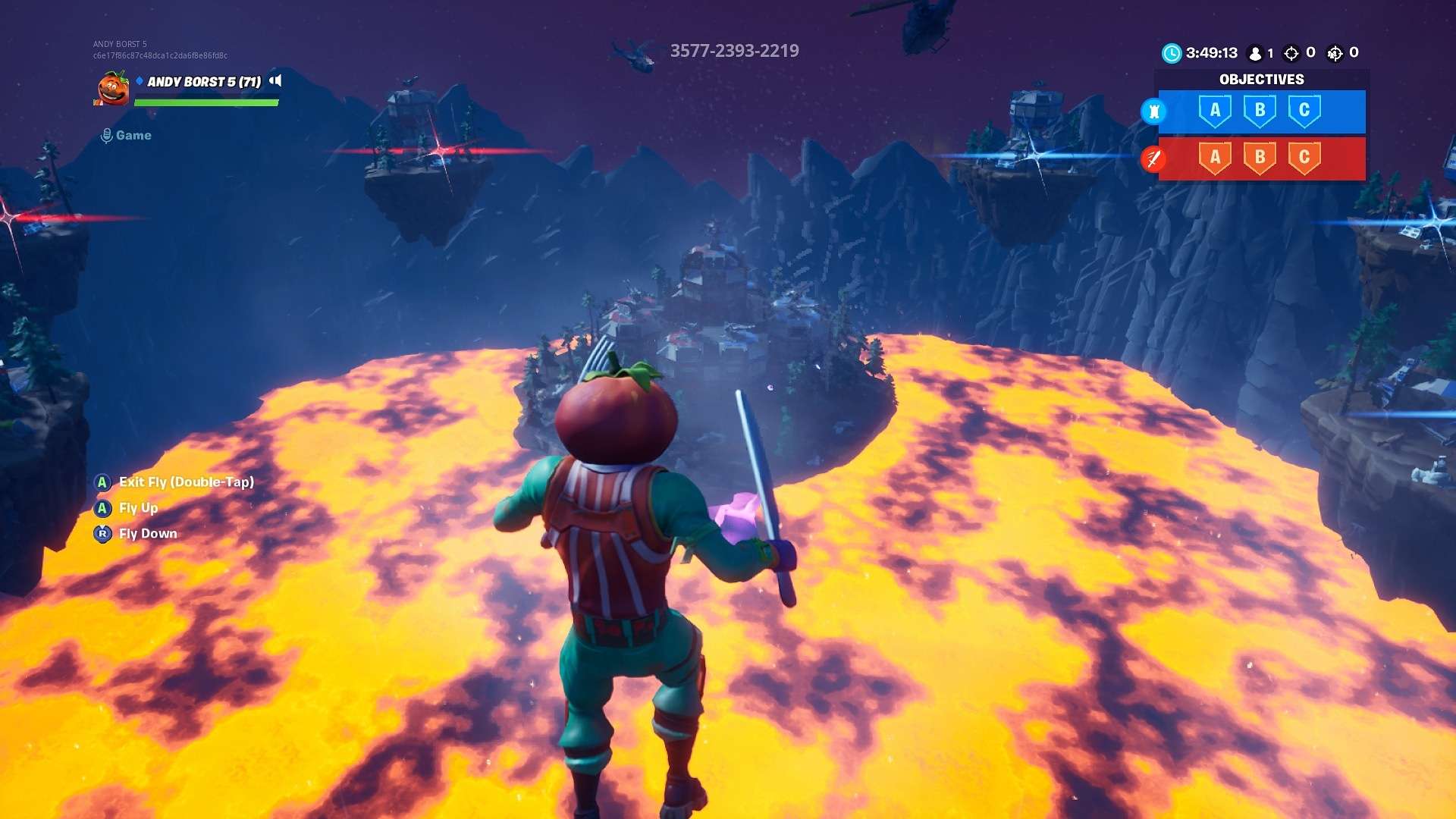Click Andy Borst 5's green health bar

[x=206, y=102]
